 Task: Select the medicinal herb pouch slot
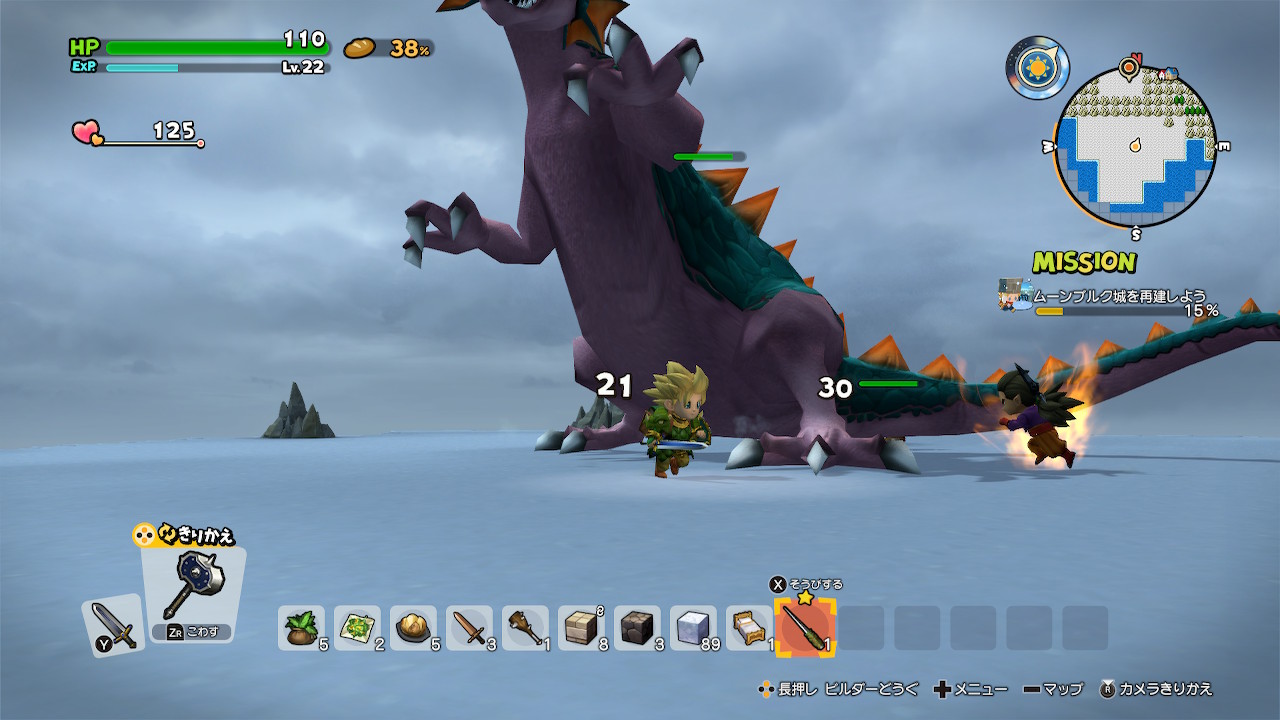pyautogui.click(x=301, y=628)
